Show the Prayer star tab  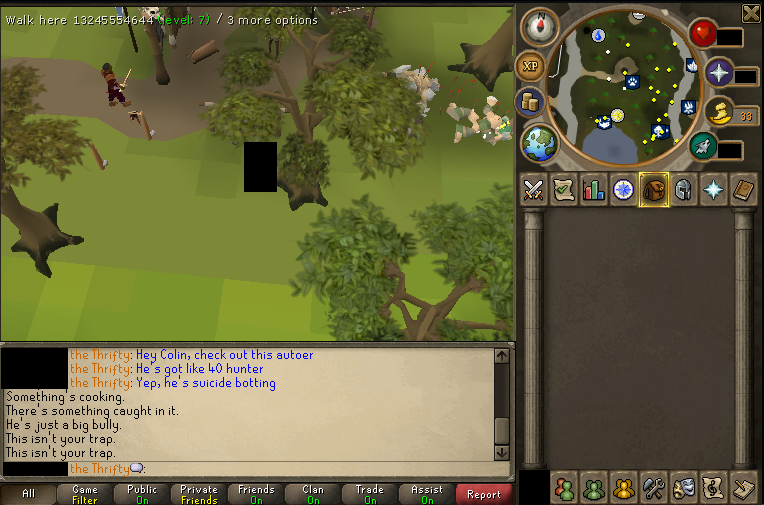pos(713,189)
